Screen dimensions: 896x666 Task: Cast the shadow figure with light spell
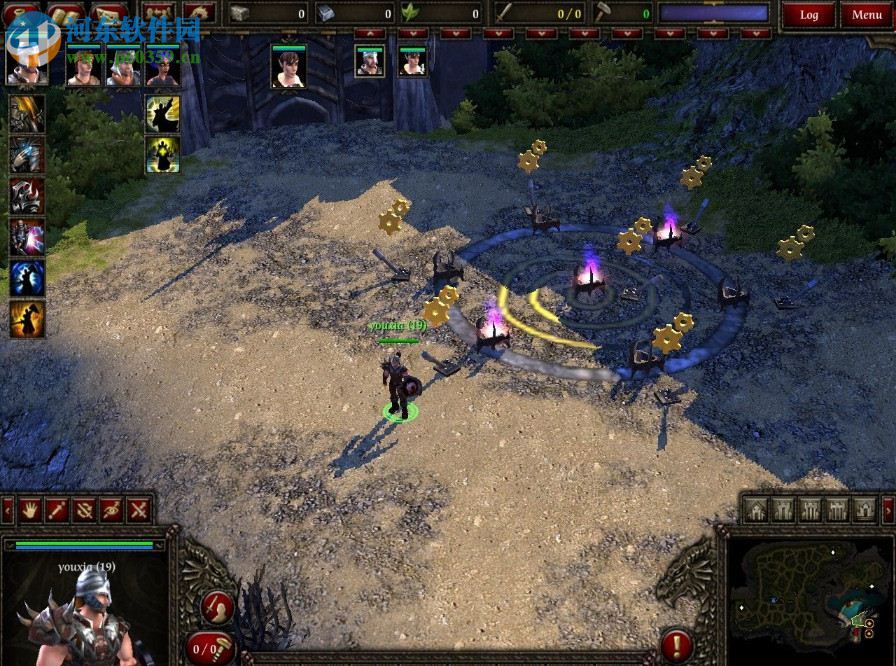click(x=163, y=114)
